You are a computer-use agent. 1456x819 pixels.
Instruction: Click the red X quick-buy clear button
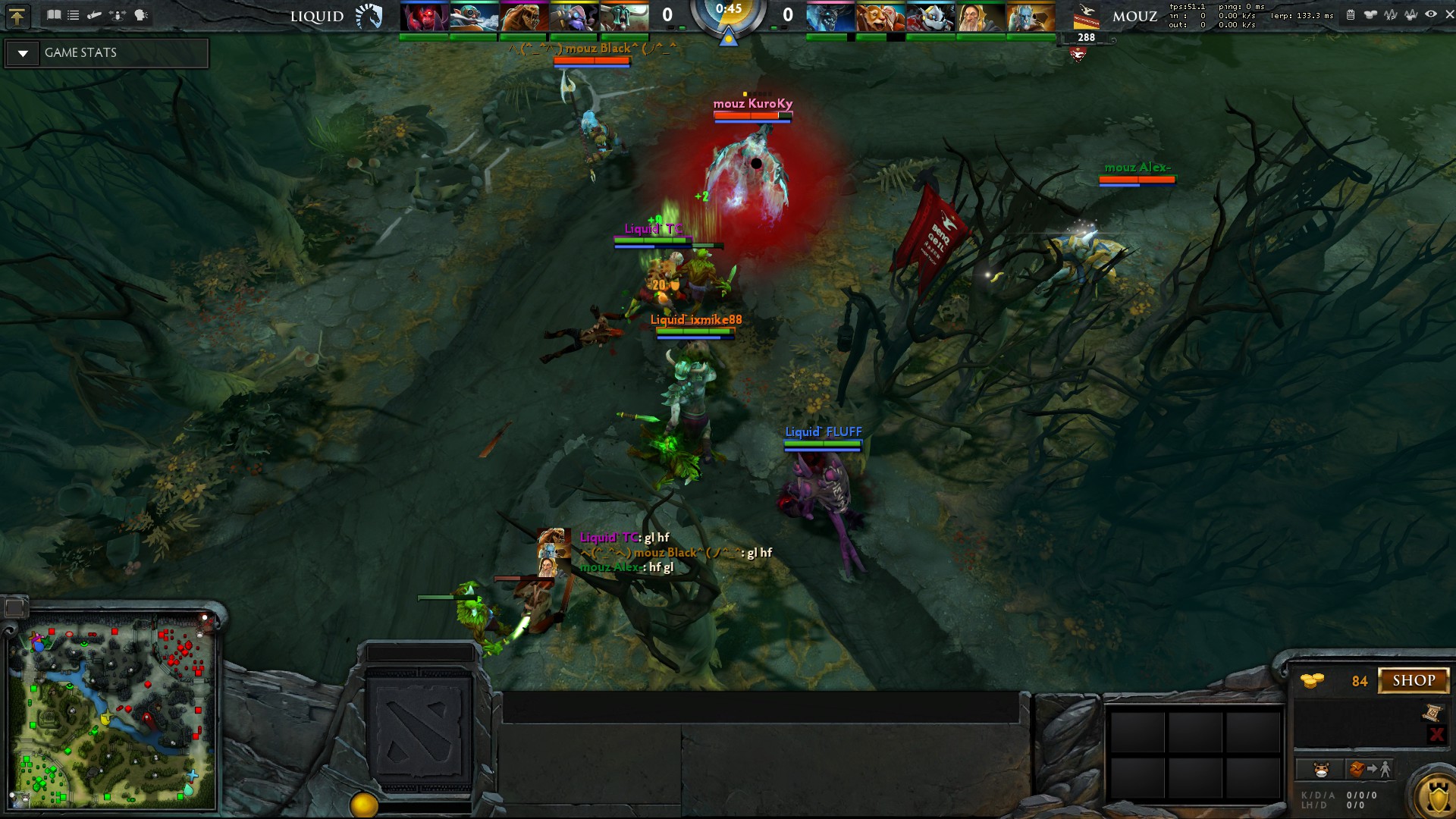[1436, 734]
